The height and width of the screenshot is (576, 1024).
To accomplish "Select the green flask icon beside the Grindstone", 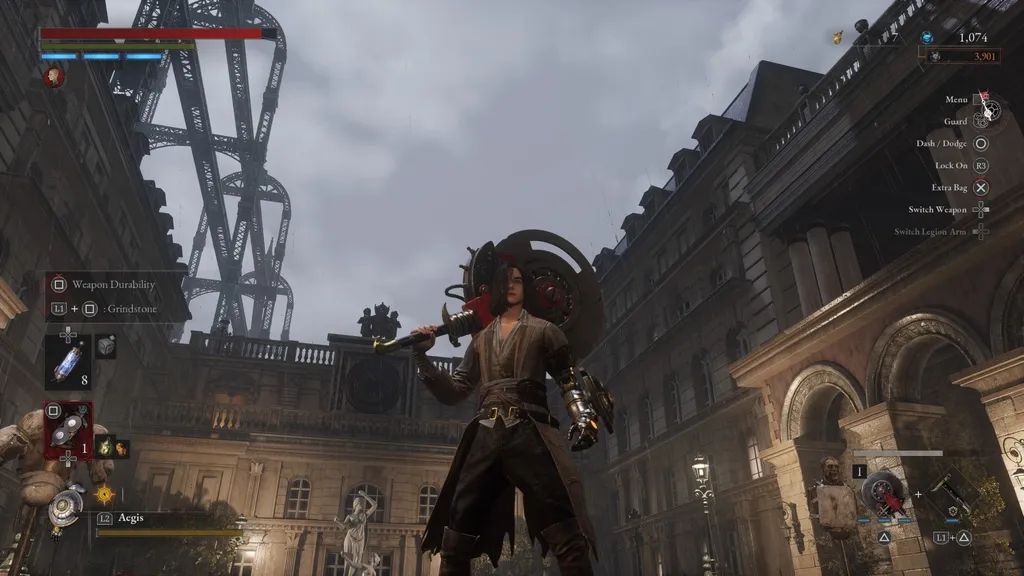I will (104, 446).
